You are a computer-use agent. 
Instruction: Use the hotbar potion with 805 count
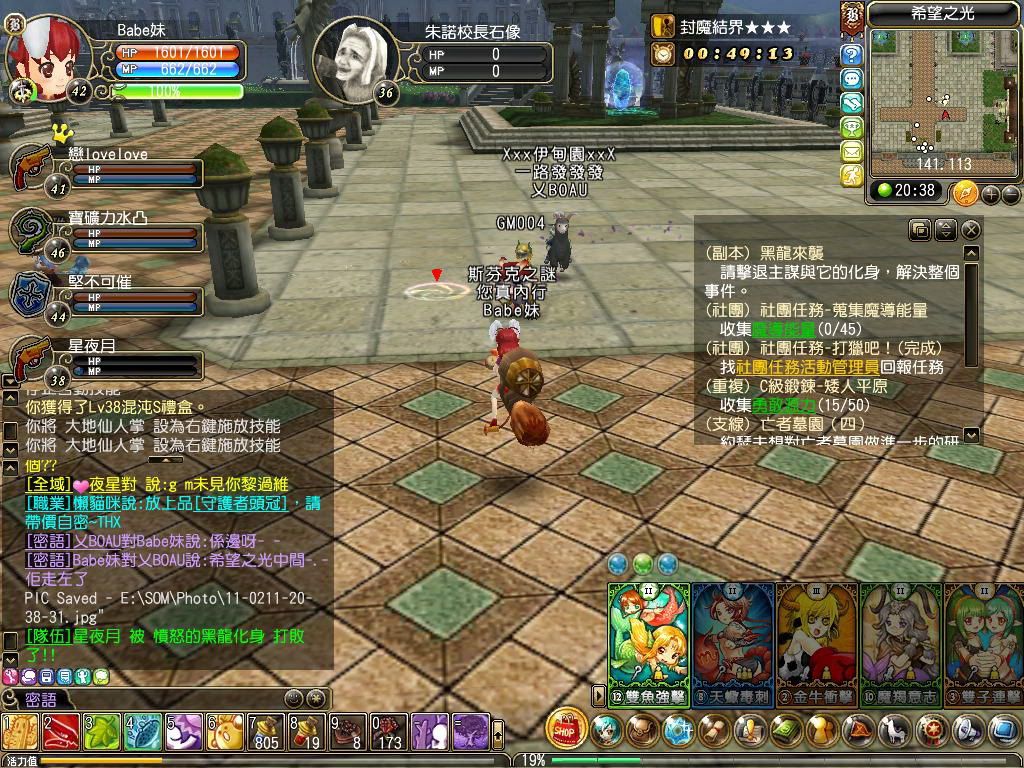point(265,732)
